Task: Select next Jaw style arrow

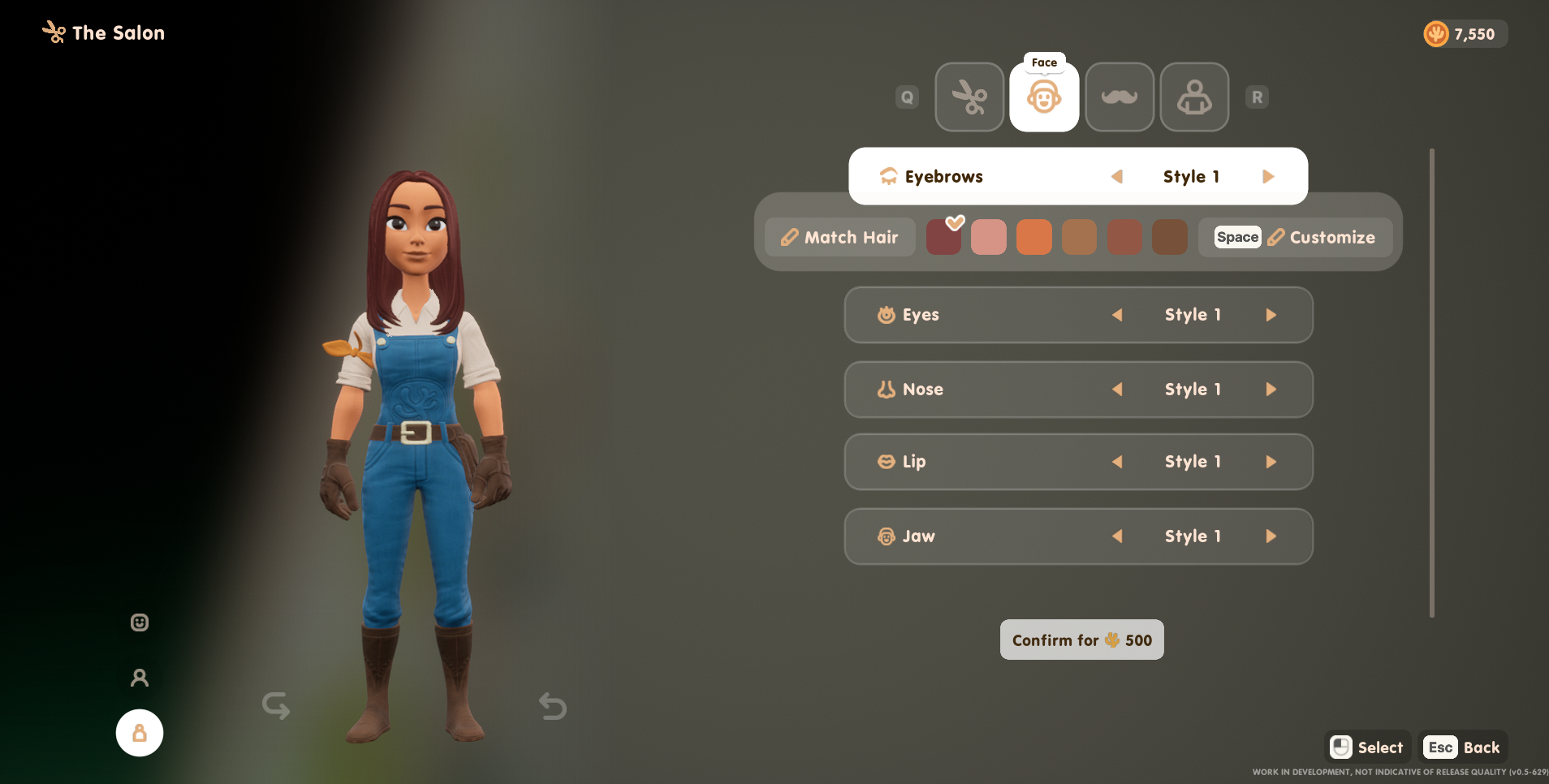Action: 1271,536
